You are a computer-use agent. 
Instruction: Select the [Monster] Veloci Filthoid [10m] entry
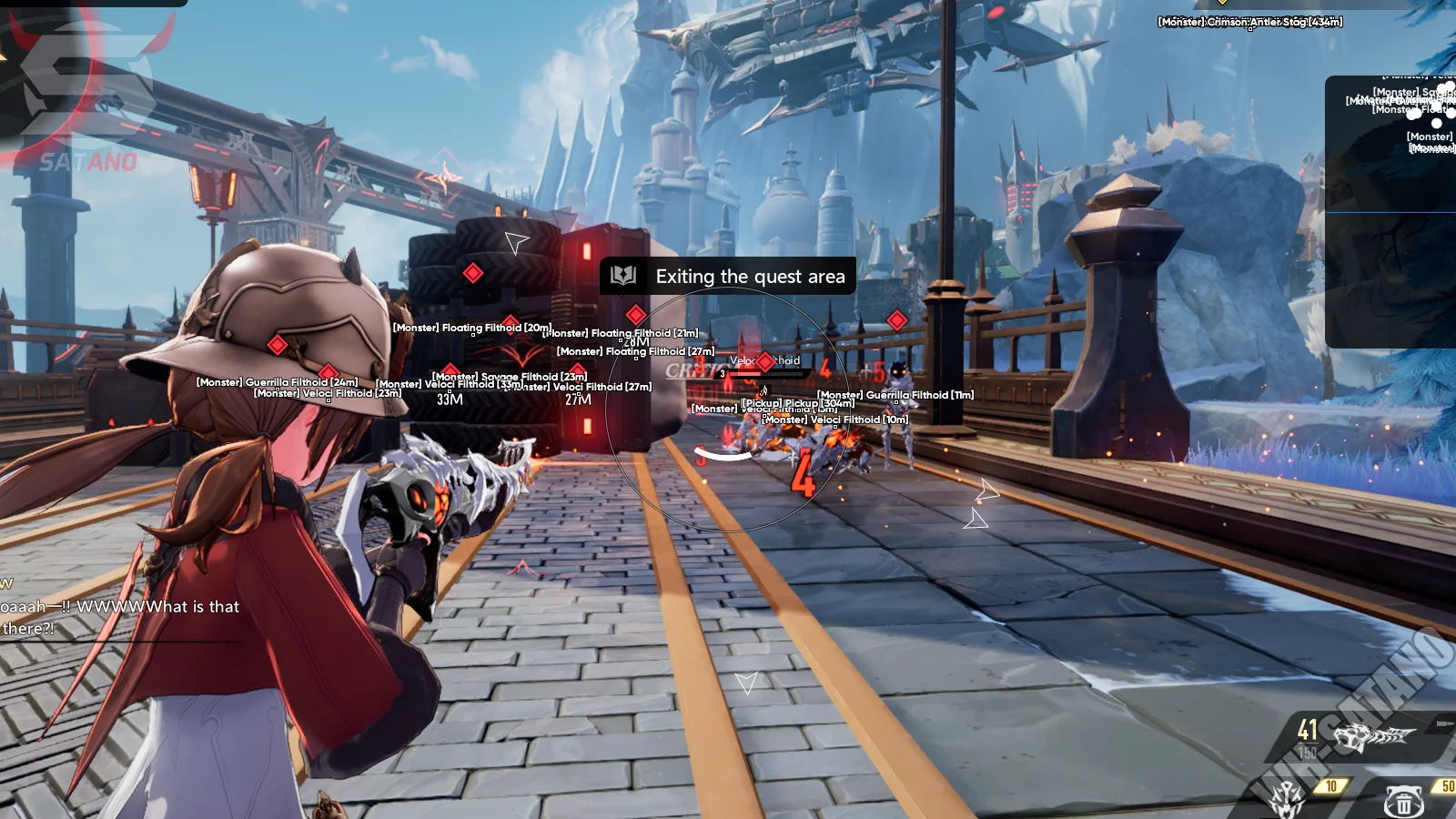(834, 420)
